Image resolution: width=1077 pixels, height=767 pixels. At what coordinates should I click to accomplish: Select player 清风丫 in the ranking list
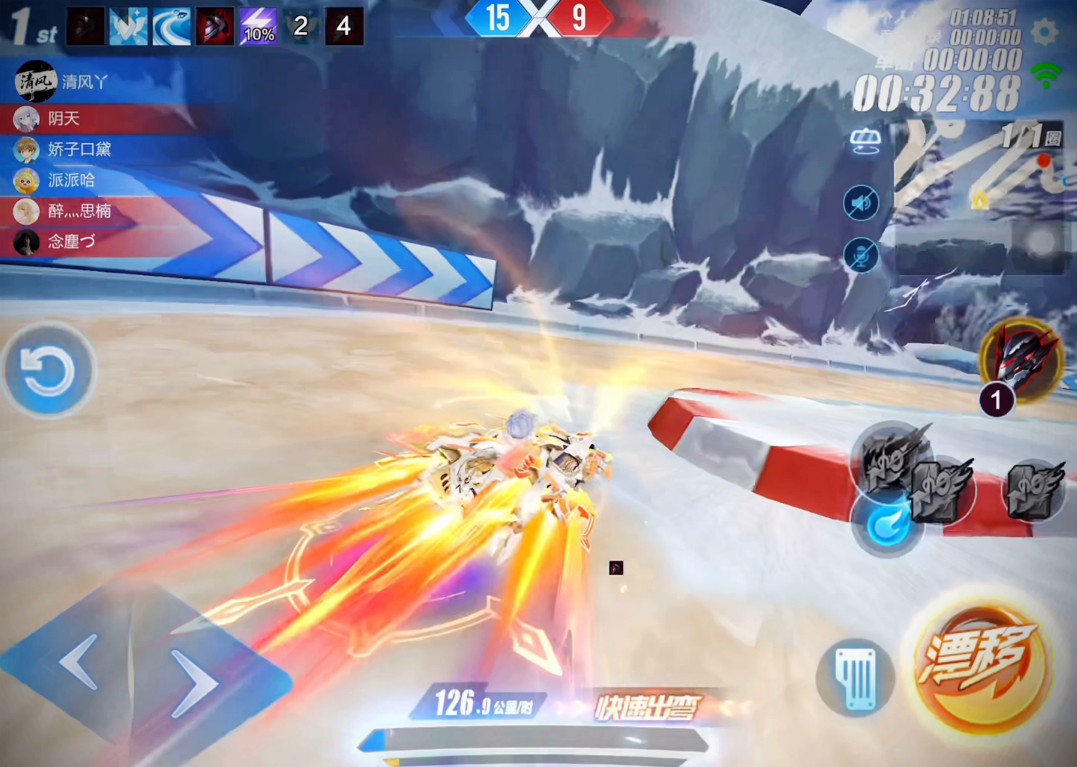[x=70, y=82]
